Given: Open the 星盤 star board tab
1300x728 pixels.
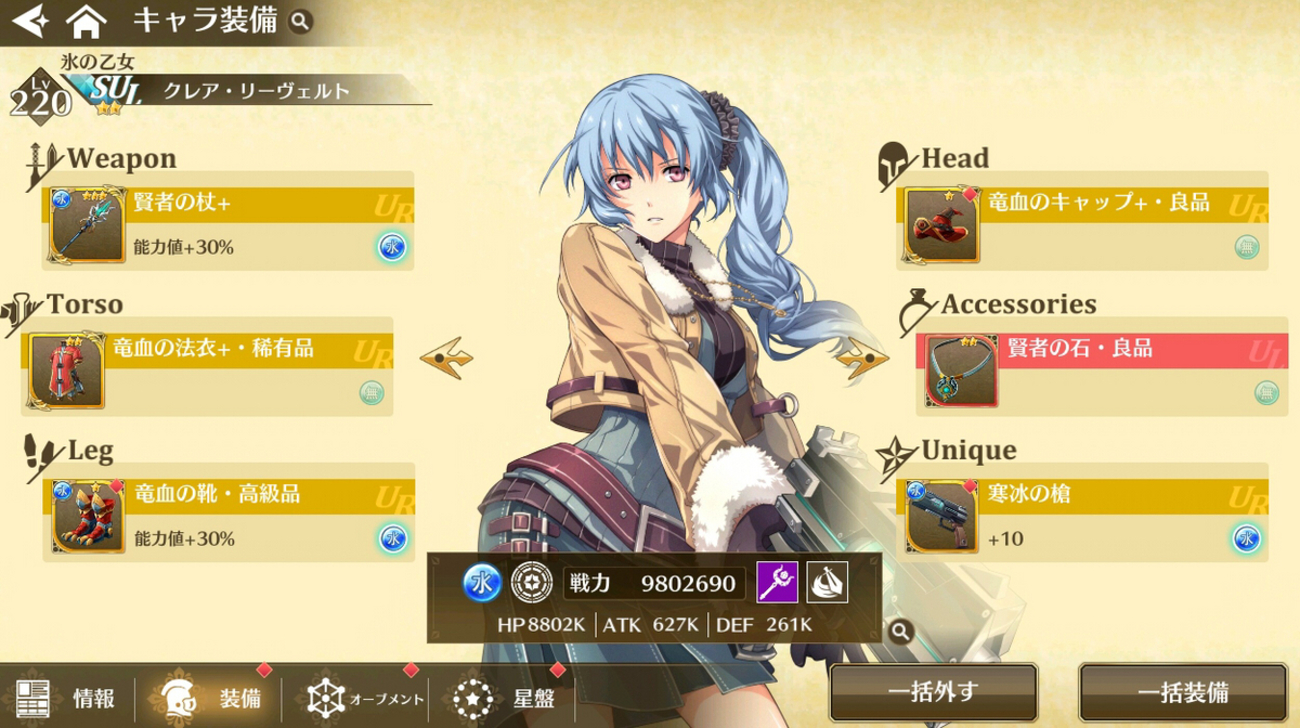Looking at the screenshot, I should tap(505, 697).
